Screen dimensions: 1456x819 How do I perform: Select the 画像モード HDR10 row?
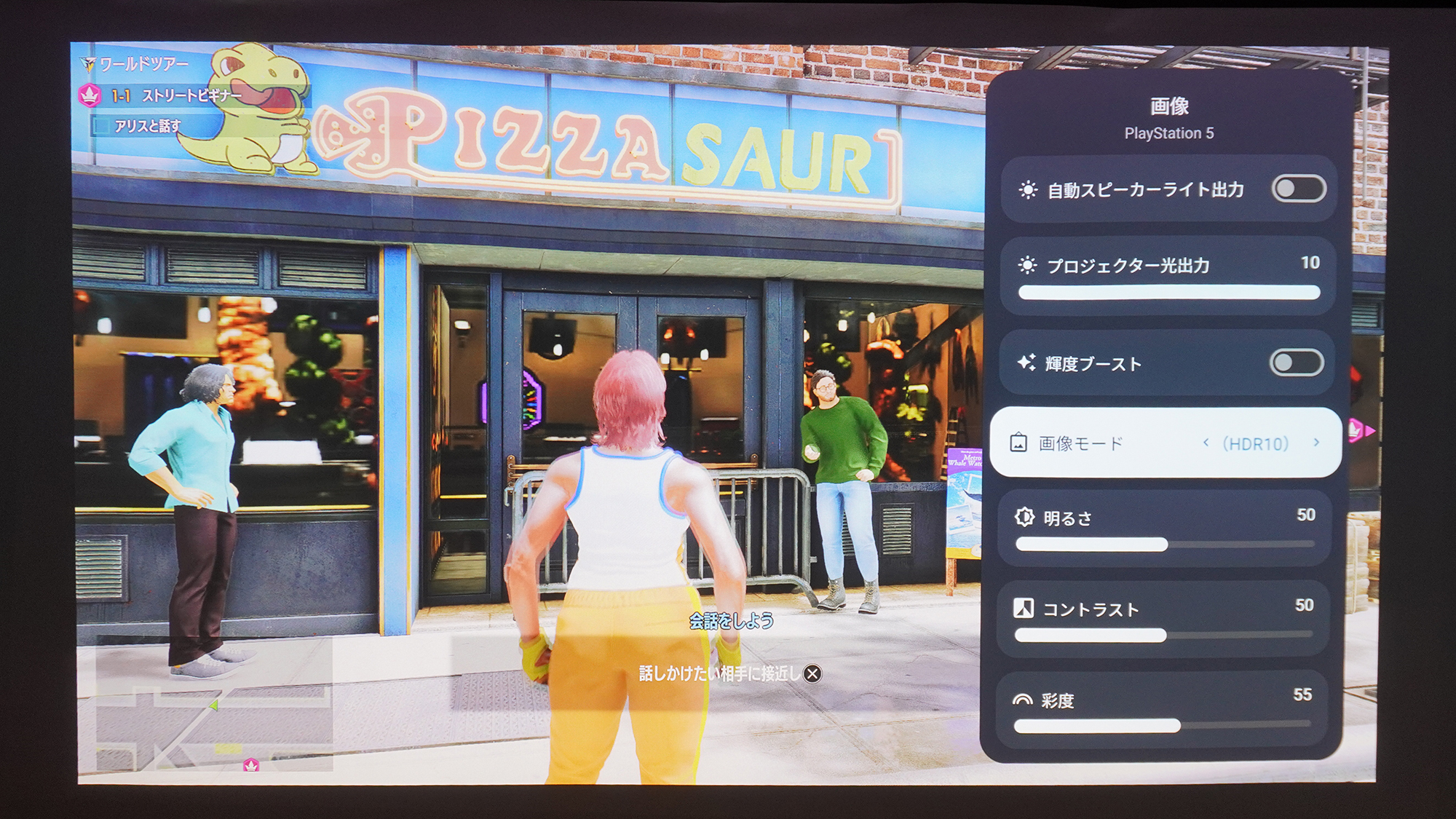click(x=1165, y=442)
